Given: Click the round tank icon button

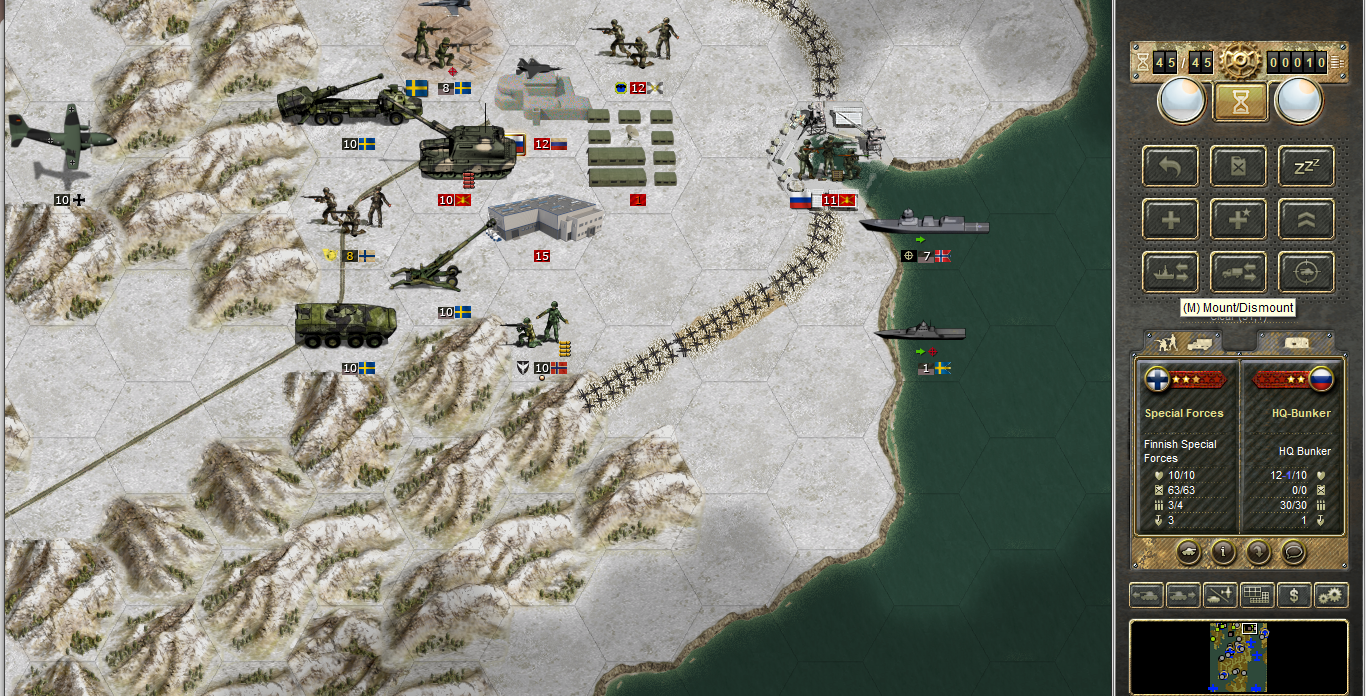Looking at the screenshot, I should (1187, 550).
